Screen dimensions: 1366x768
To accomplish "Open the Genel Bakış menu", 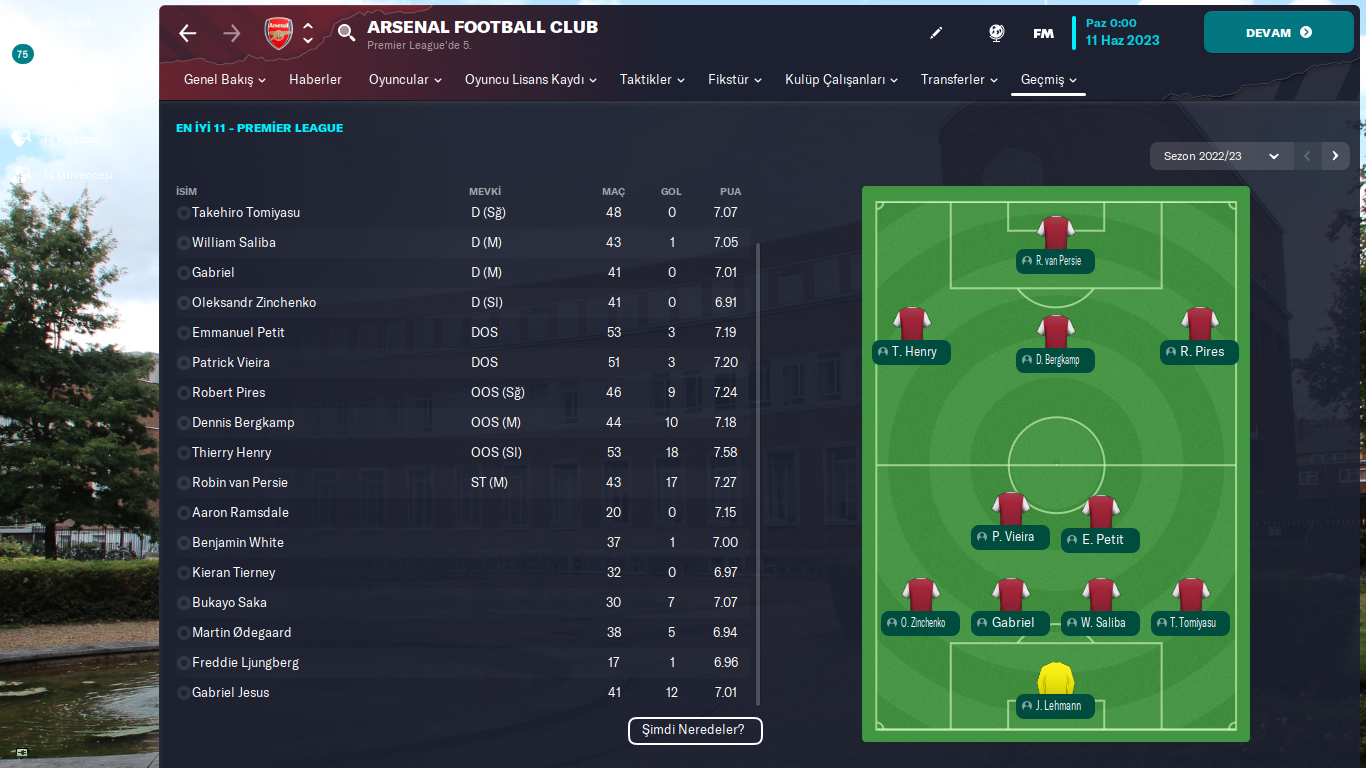I will click(x=225, y=80).
